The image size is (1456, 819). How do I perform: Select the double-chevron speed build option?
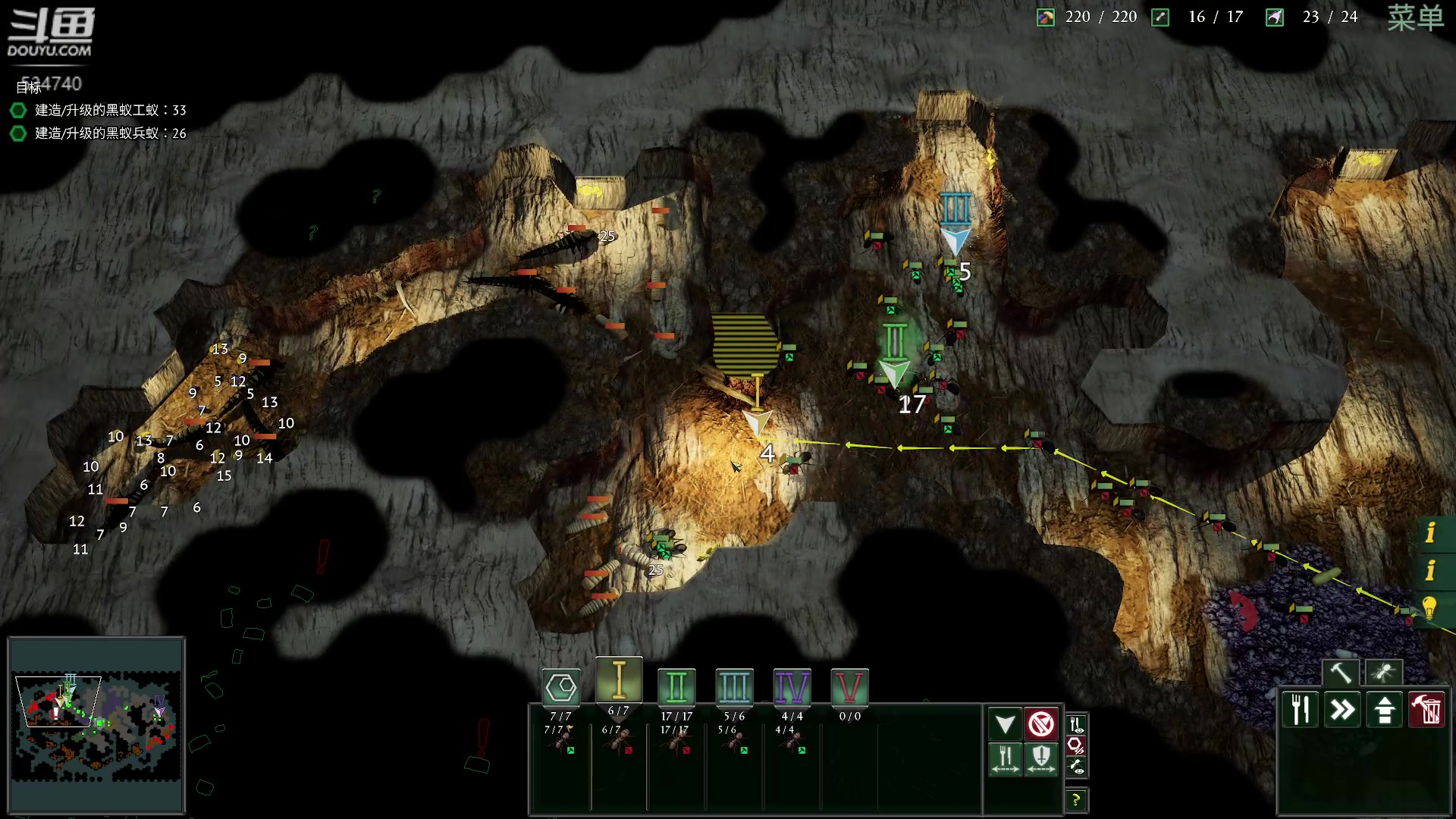(x=1342, y=710)
